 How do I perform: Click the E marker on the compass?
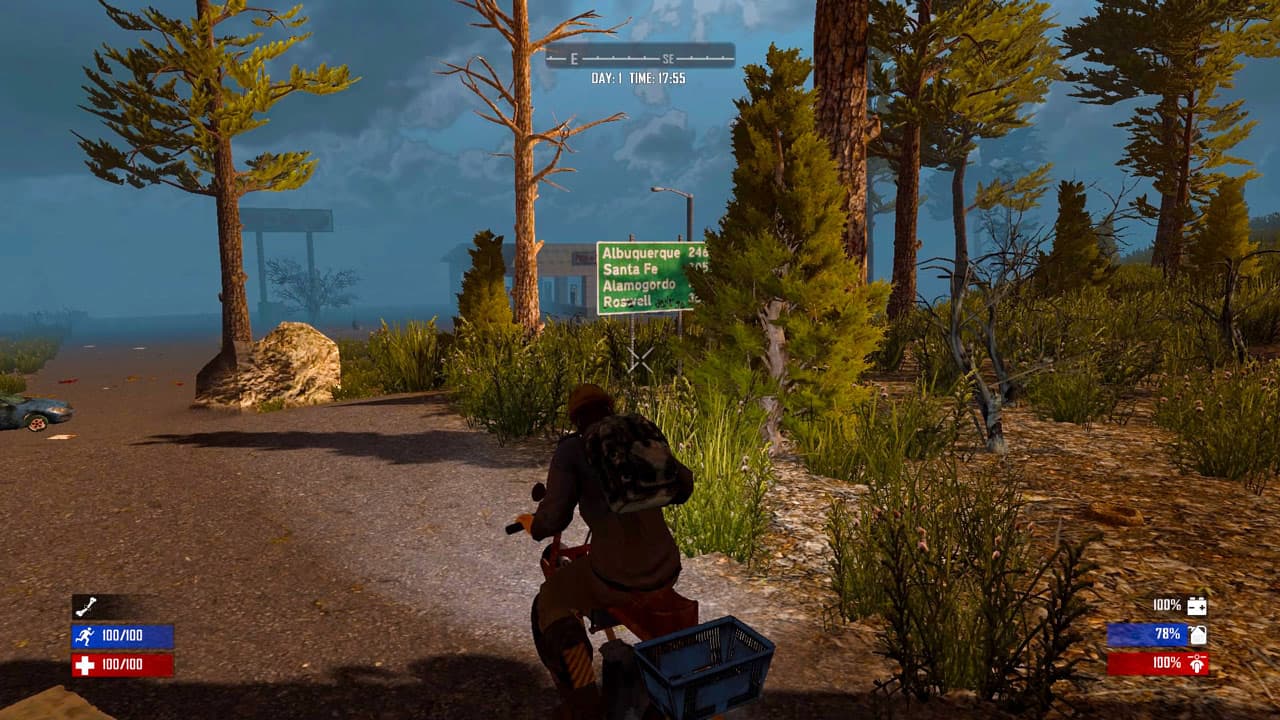[573, 59]
